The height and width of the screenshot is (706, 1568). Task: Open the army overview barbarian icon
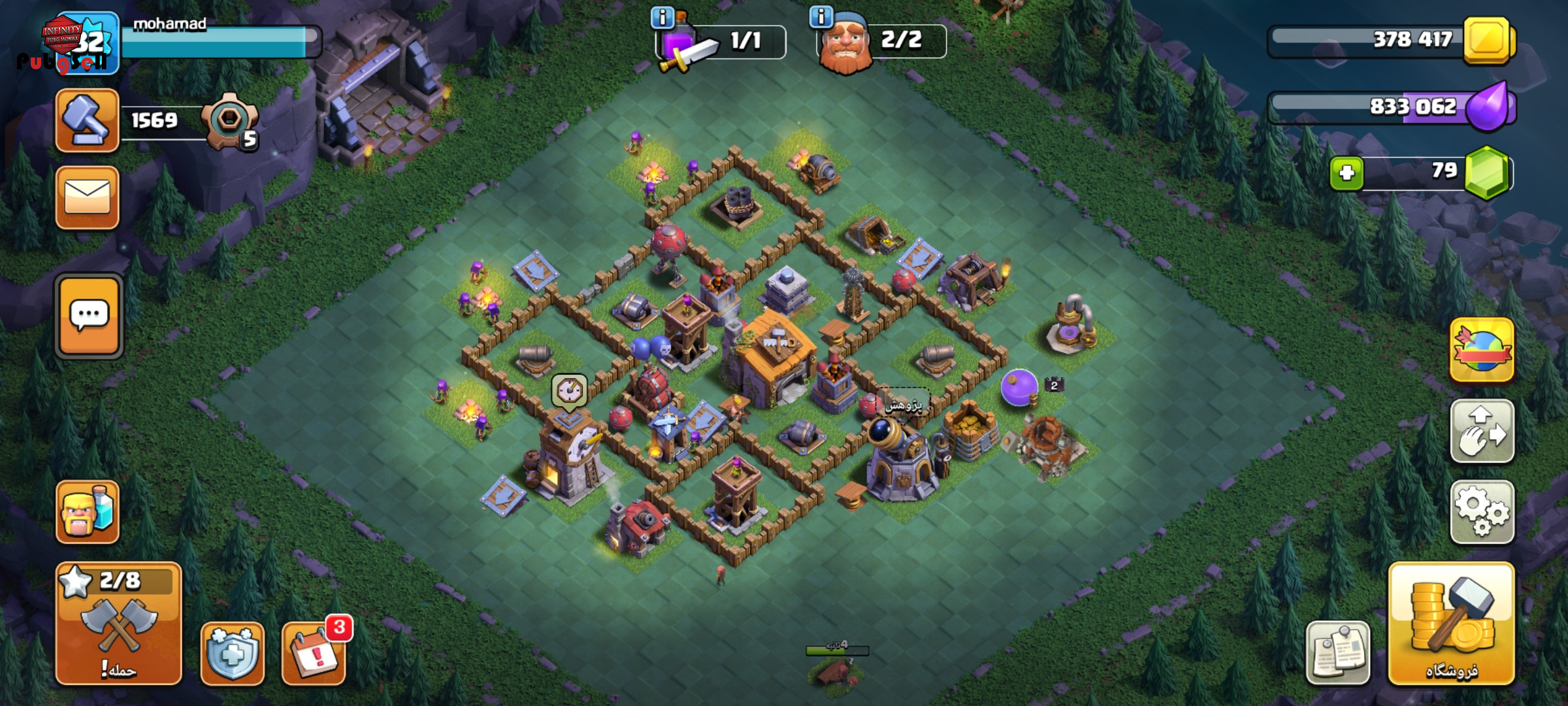[88, 513]
